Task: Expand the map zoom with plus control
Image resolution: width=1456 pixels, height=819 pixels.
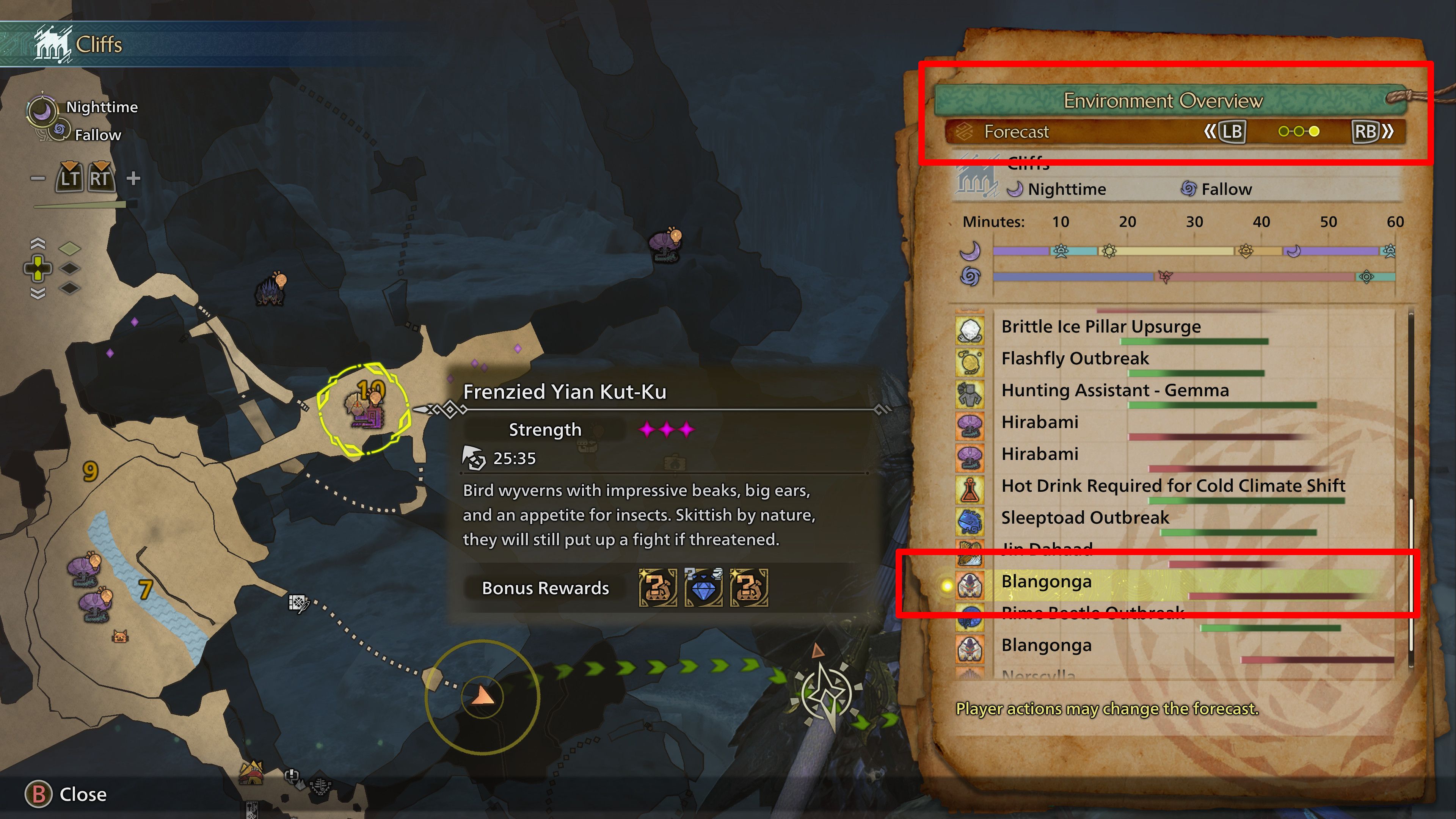Action: pyautogui.click(x=133, y=178)
